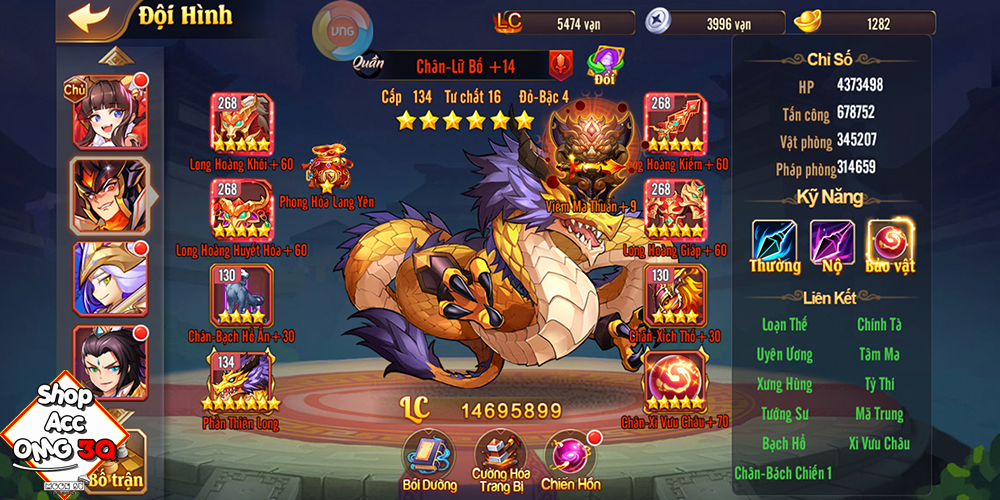This screenshot has height=500, width=1000.
Task: Select the Long Hoàng Kiếm weapon slot
Action: click(x=675, y=124)
